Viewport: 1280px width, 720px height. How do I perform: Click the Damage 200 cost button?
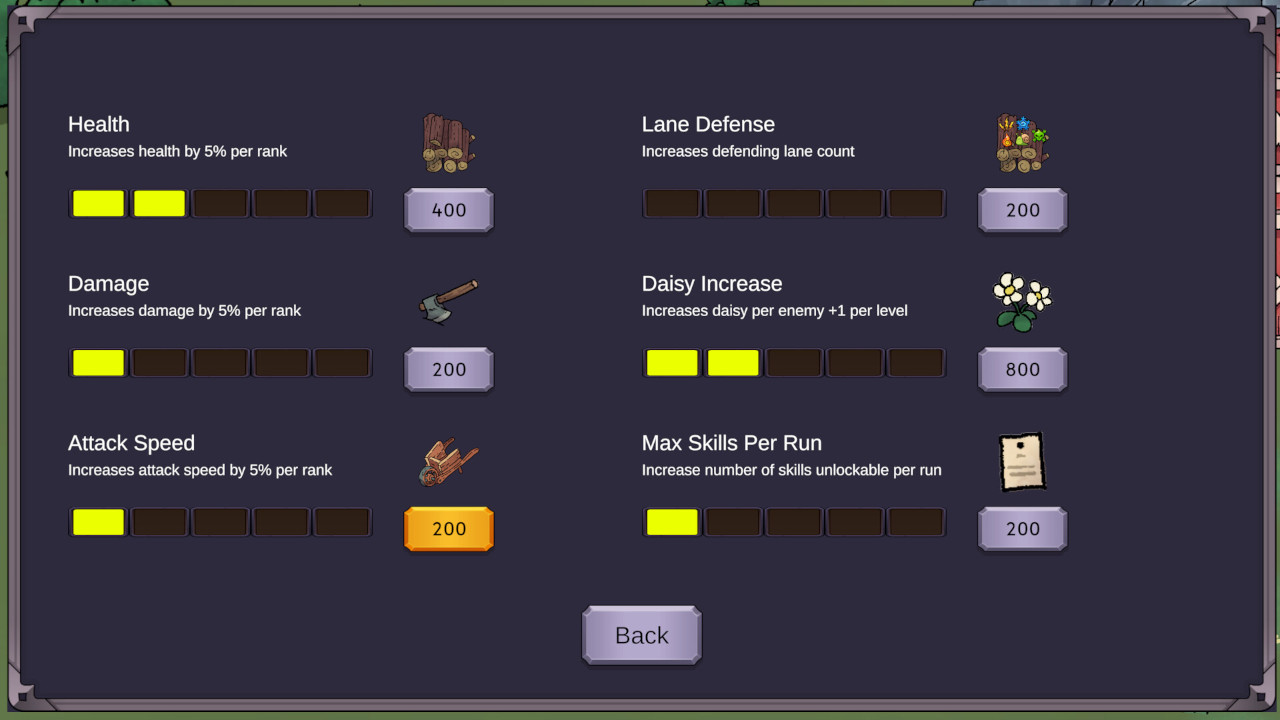448,369
